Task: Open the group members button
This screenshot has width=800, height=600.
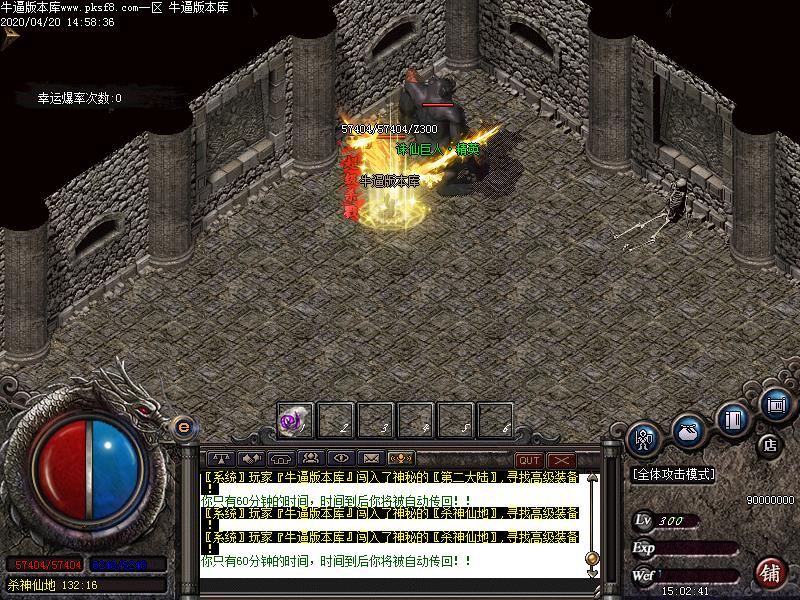Action: tap(310, 459)
